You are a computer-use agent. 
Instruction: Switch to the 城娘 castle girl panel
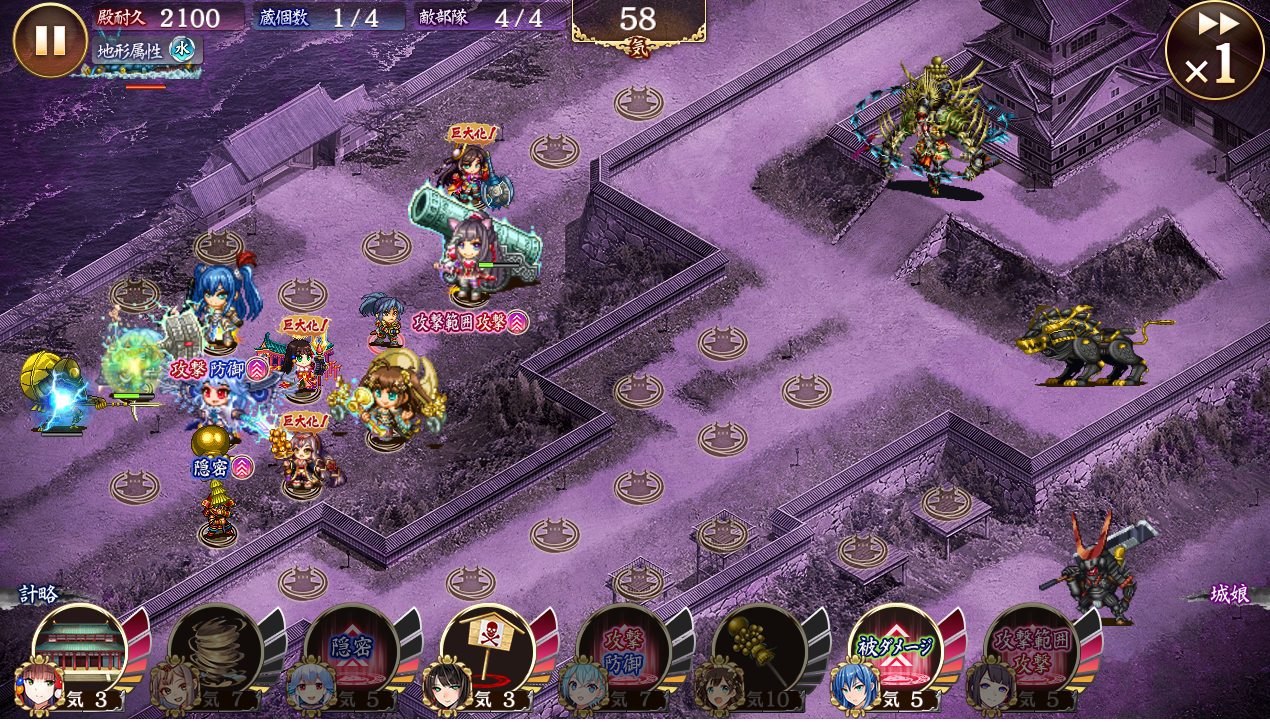coord(1229,595)
